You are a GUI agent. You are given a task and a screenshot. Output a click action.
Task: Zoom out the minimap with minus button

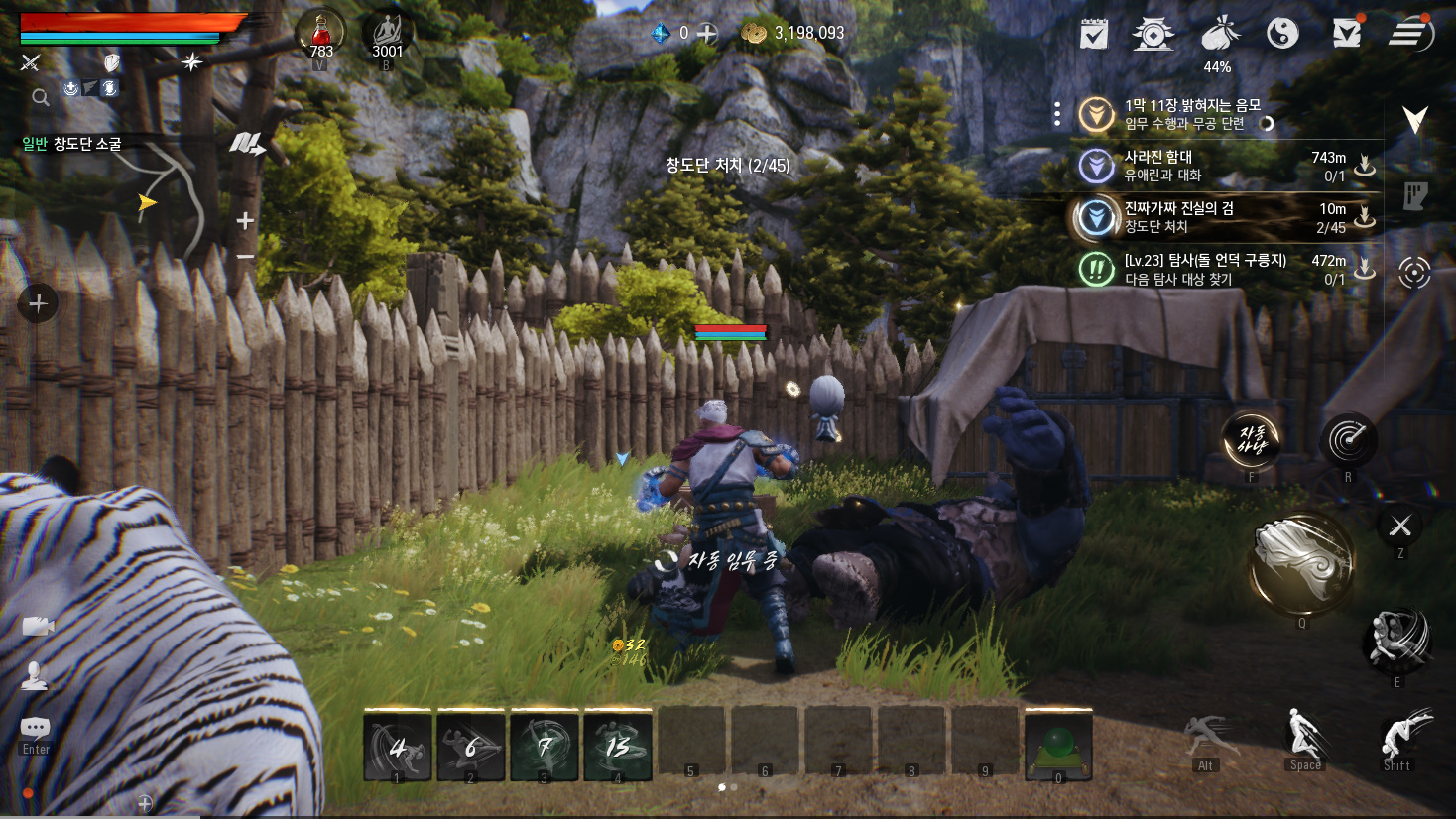pyautogui.click(x=245, y=256)
